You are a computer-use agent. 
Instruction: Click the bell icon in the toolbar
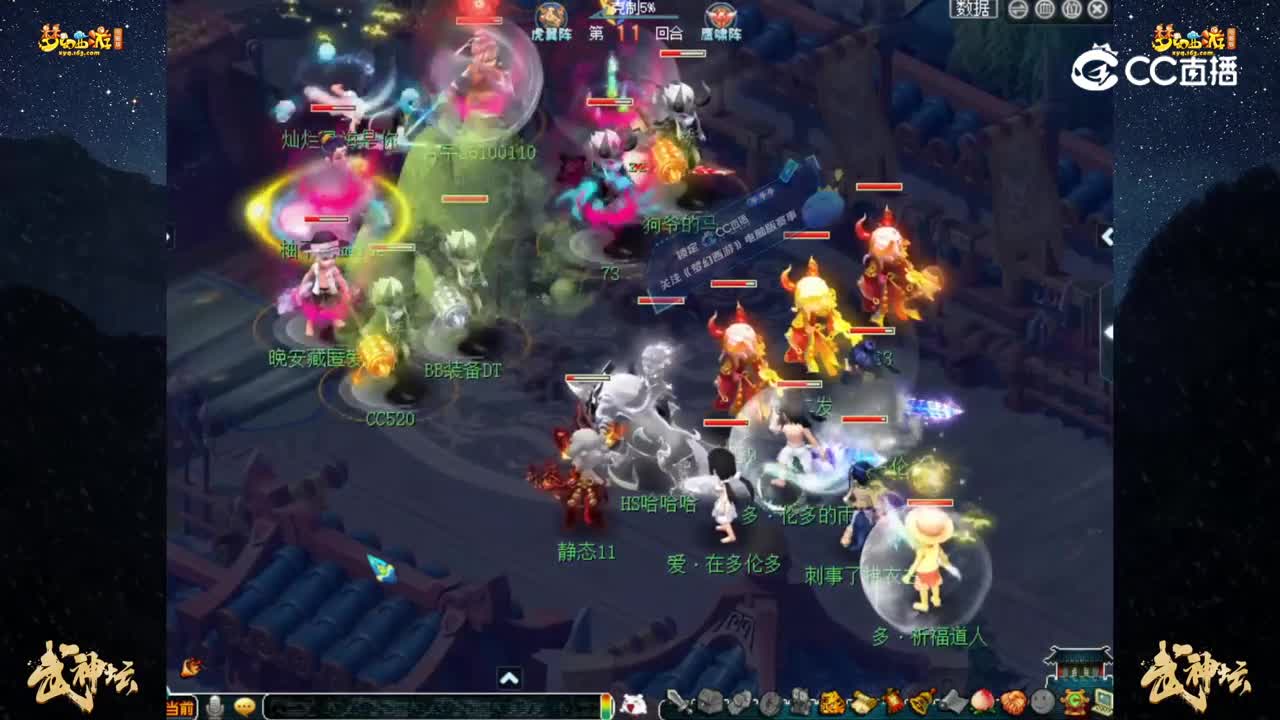pyautogui.click(x=920, y=704)
